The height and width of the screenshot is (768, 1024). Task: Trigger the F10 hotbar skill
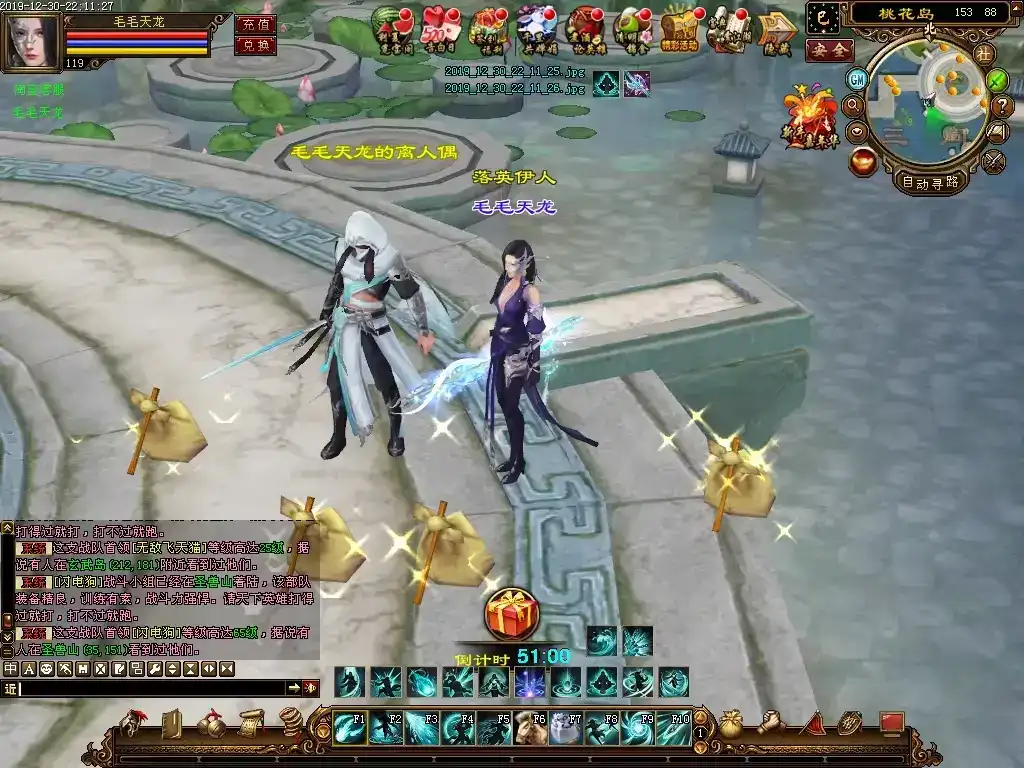pyautogui.click(x=673, y=727)
